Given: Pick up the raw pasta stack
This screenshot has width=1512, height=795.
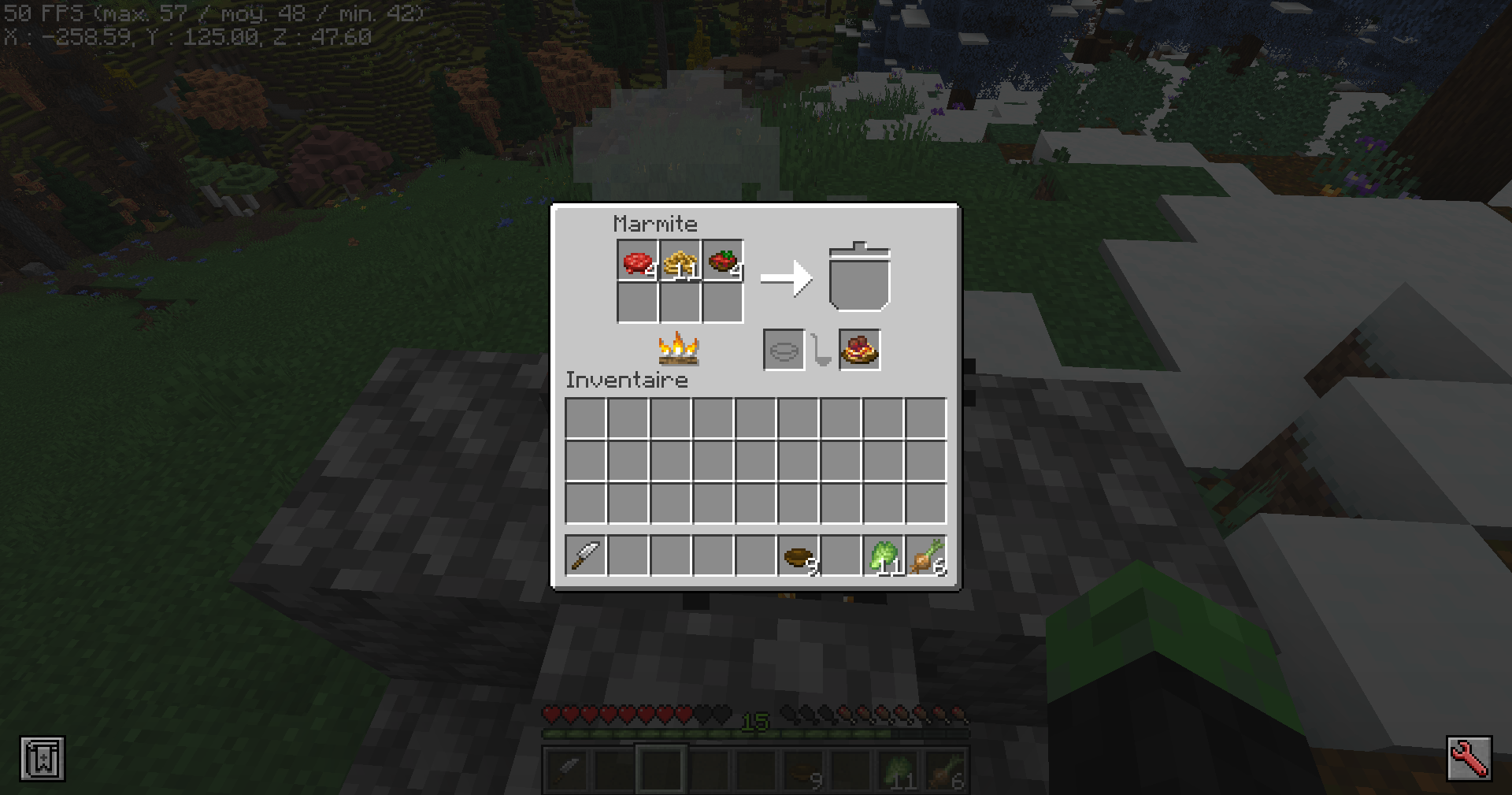Looking at the screenshot, I should (680, 261).
